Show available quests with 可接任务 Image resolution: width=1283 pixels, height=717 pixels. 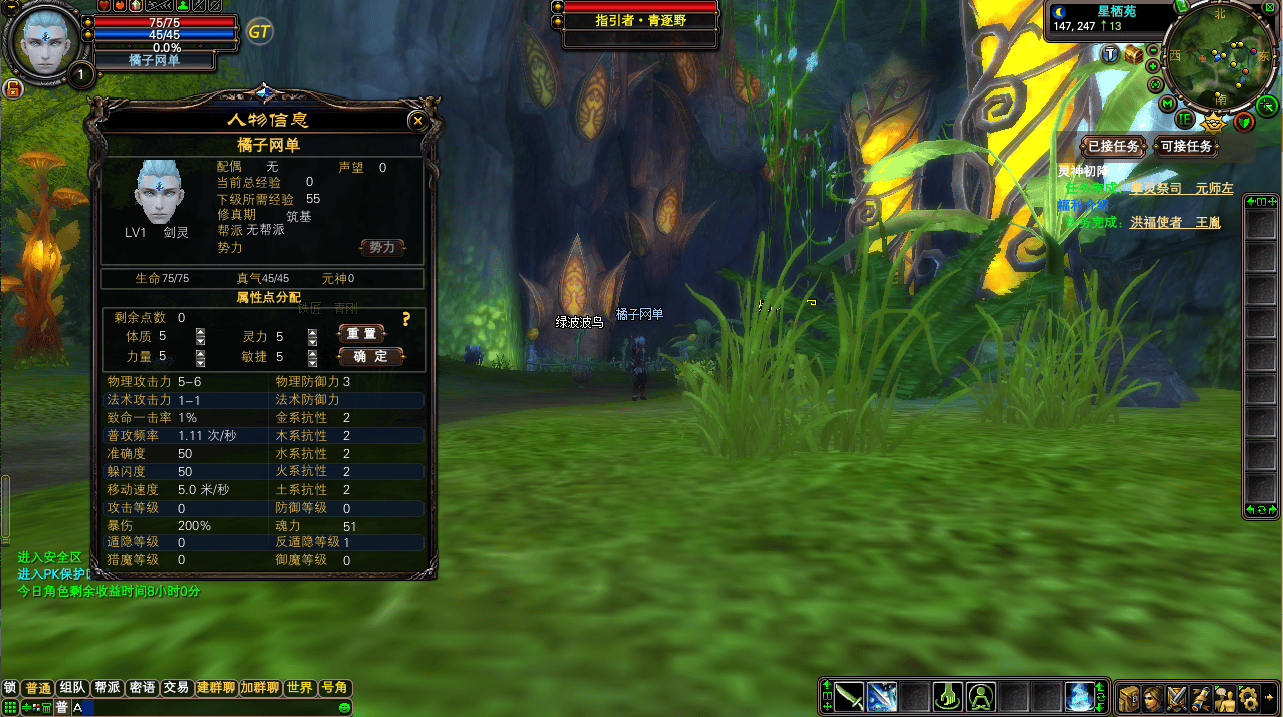coord(1185,147)
